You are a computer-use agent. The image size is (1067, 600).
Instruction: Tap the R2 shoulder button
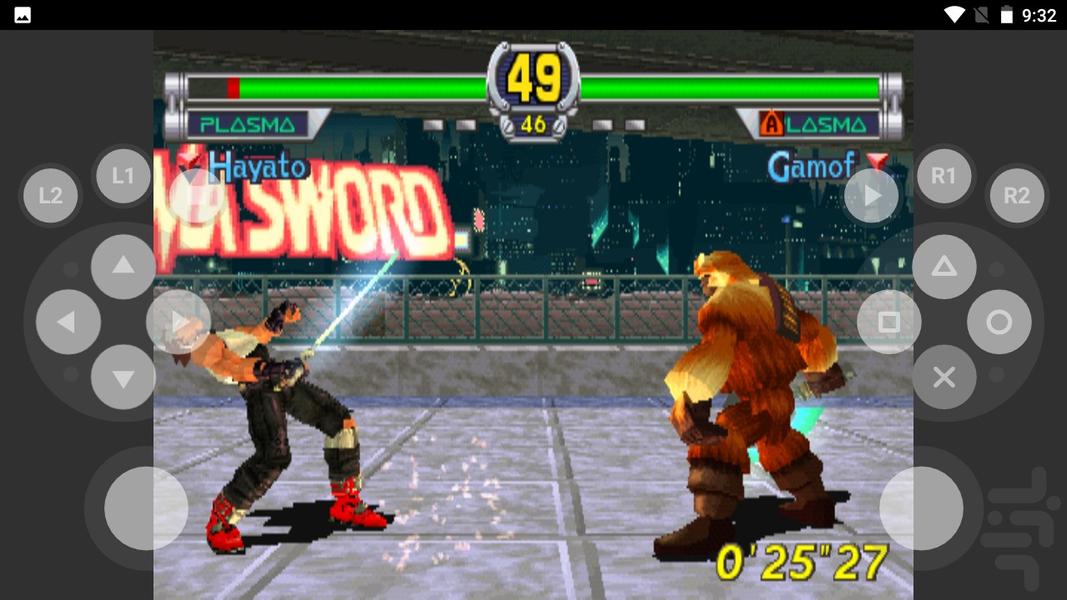[1016, 195]
